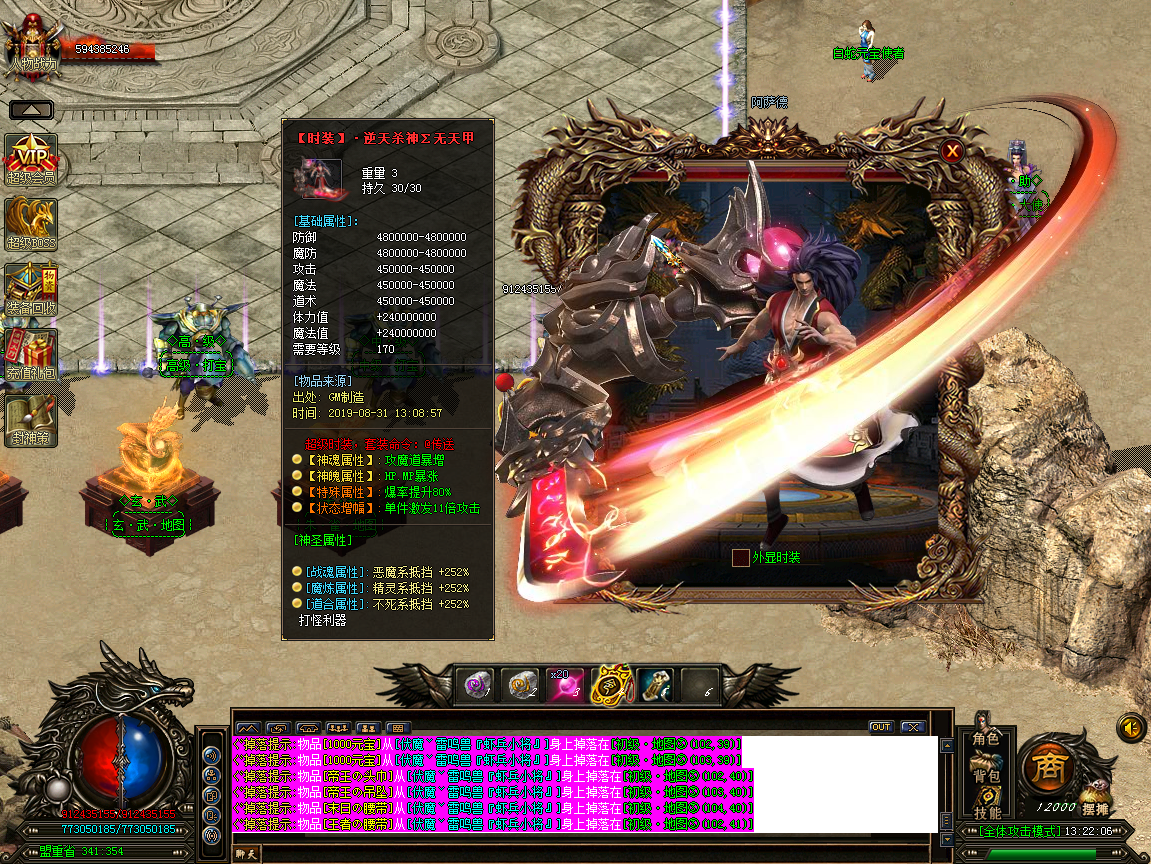The image size is (1151, 864).
Task: Open the 超级会员 VIP menu
Action: coord(31,158)
